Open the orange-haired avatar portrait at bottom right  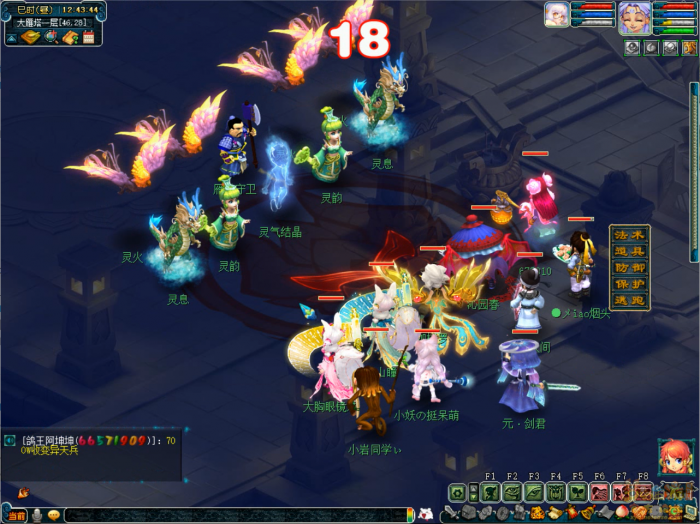(x=674, y=455)
